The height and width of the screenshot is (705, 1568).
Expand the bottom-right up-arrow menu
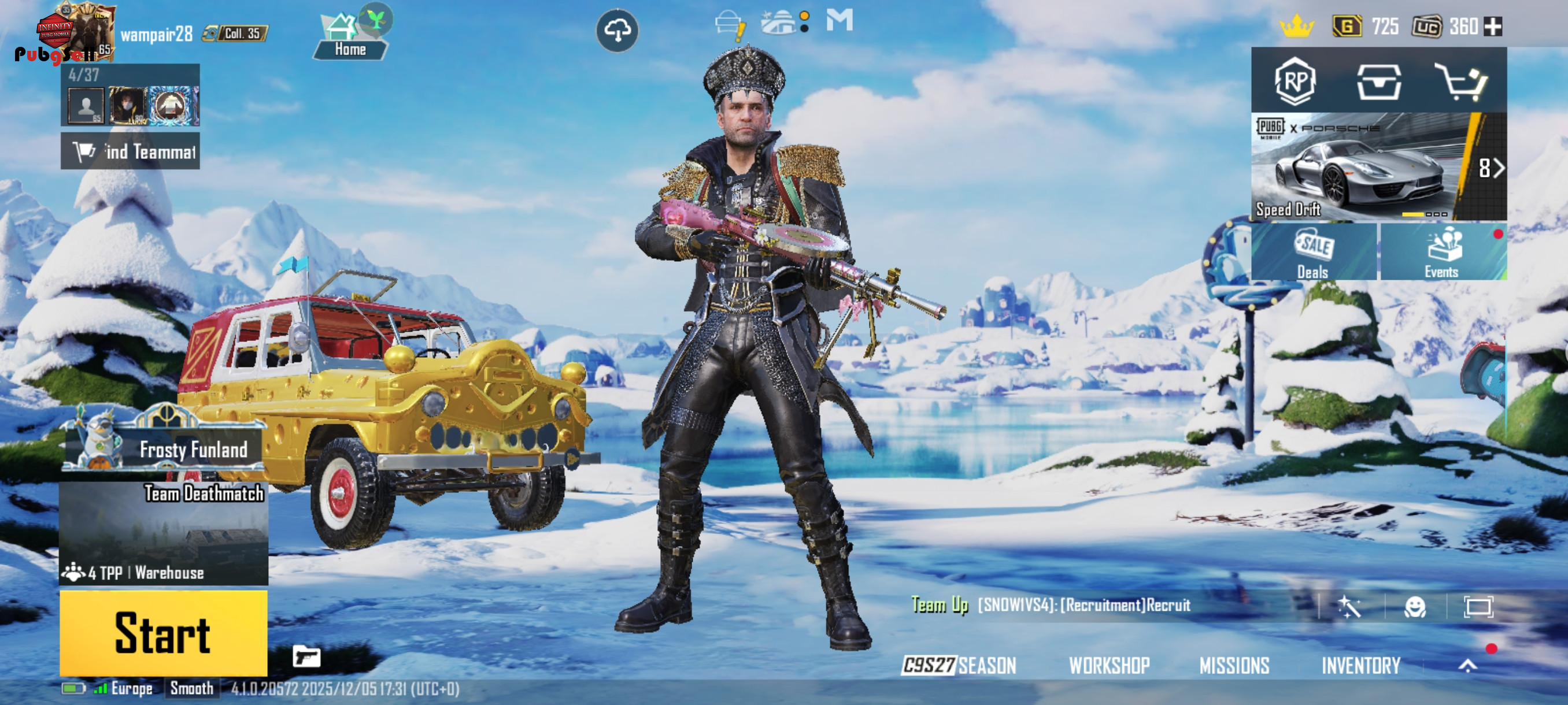pyautogui.click(x=1467, y=666)
